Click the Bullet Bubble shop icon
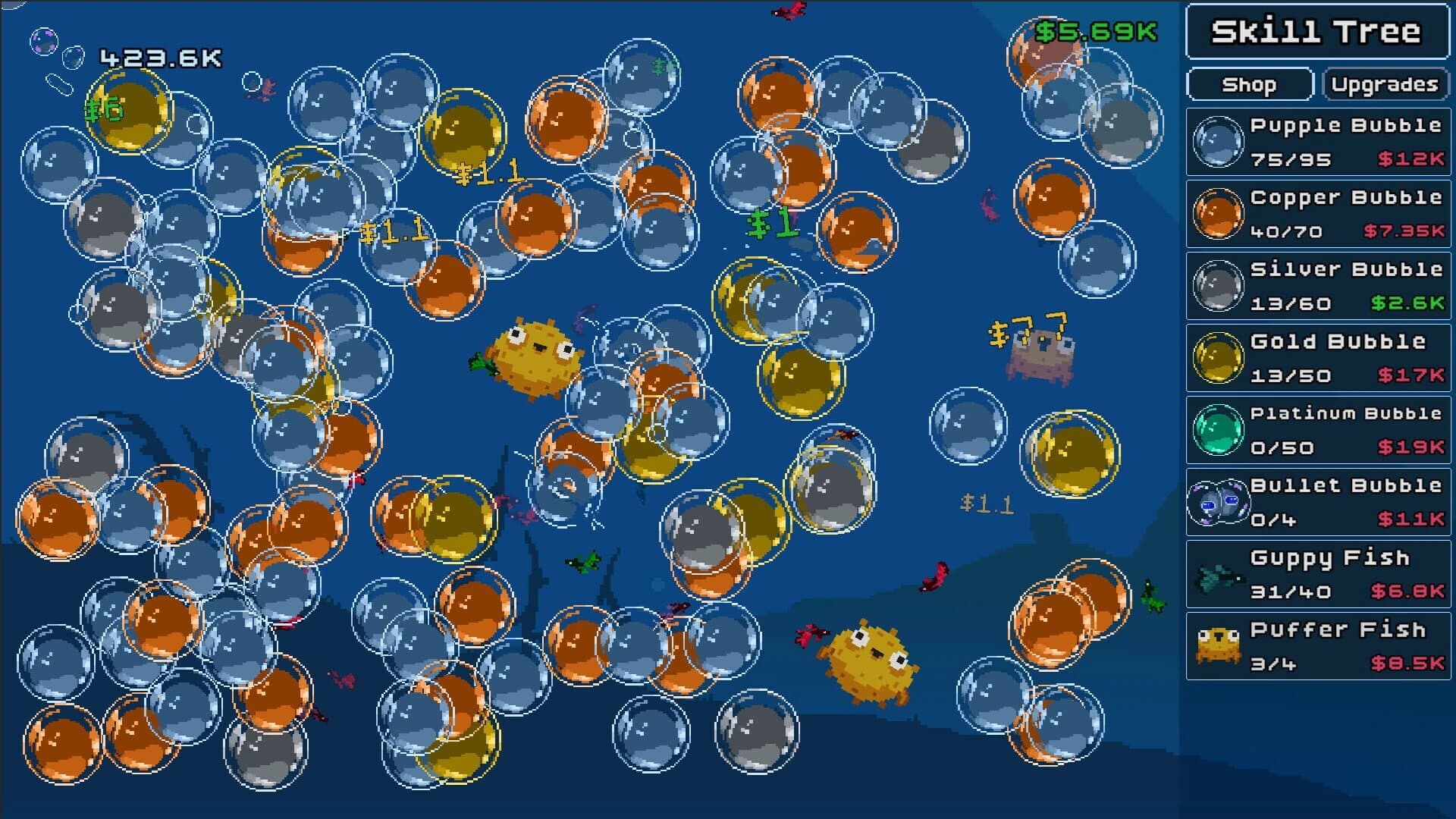1456x819 pixels. (x=1219, y=503)
